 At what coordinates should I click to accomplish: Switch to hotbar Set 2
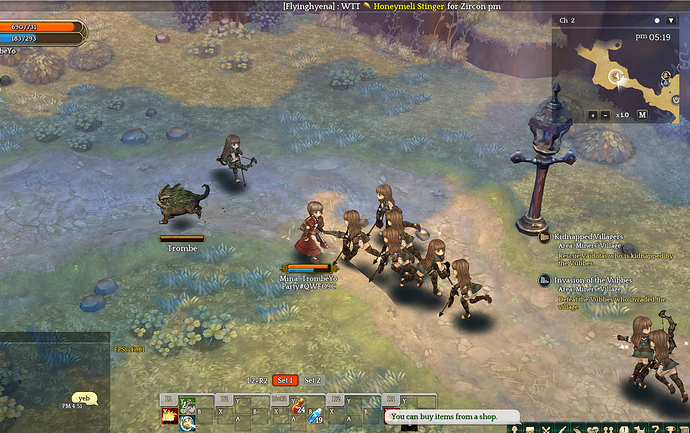(x=313, y=380)
